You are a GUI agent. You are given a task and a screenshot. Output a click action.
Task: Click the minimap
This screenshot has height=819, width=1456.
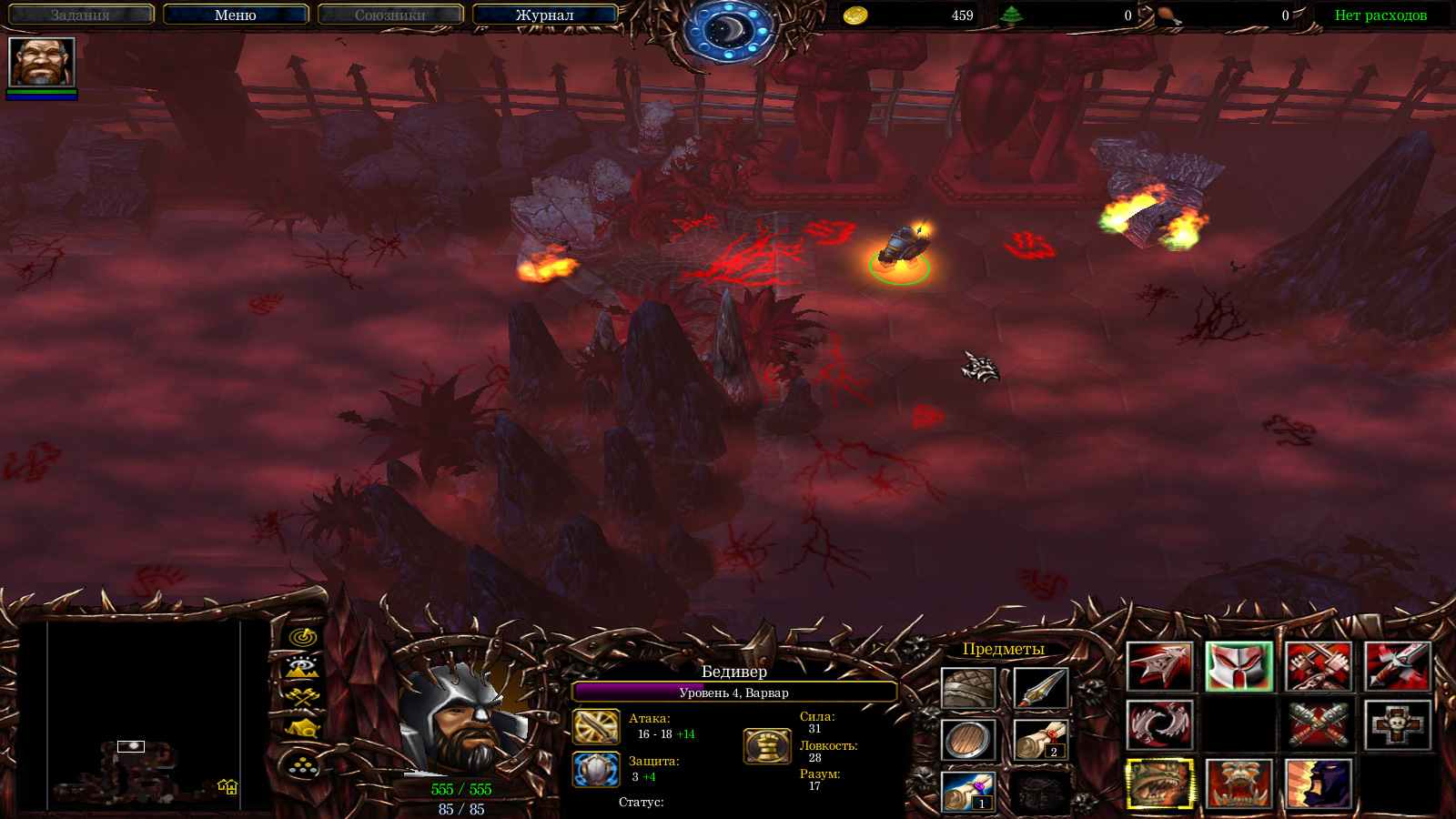pos(144,715)
